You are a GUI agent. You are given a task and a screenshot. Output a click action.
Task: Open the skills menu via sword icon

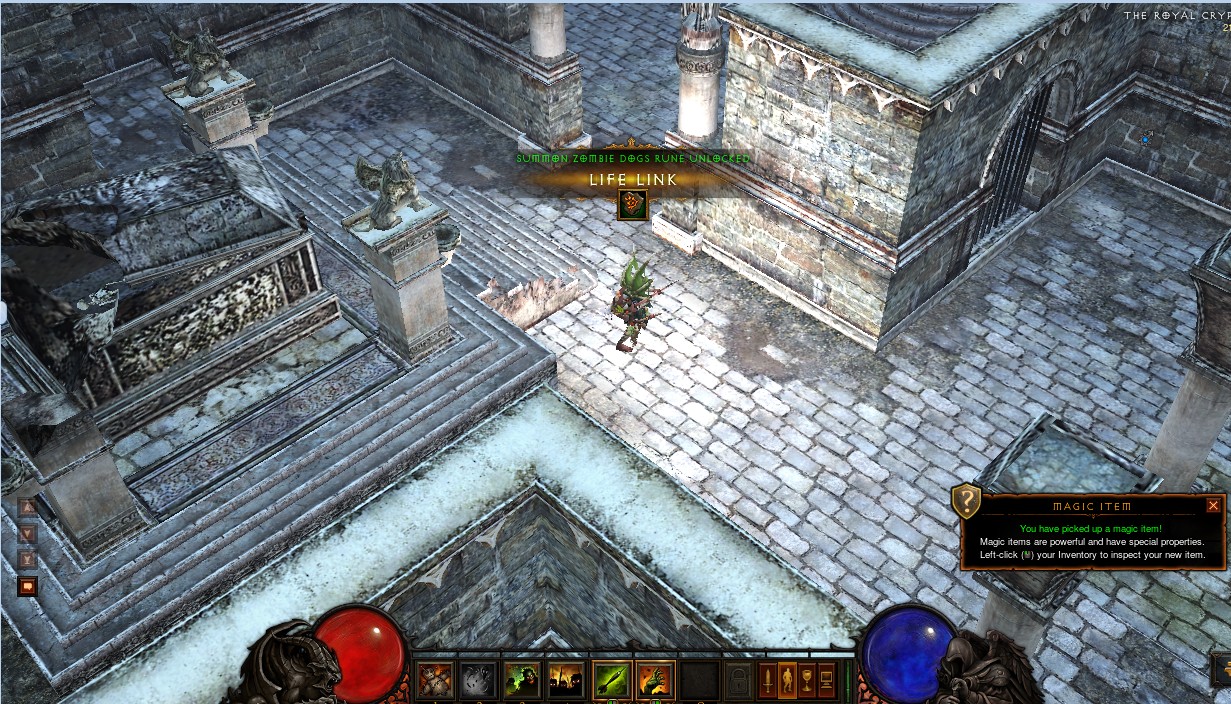coord(767,680)
